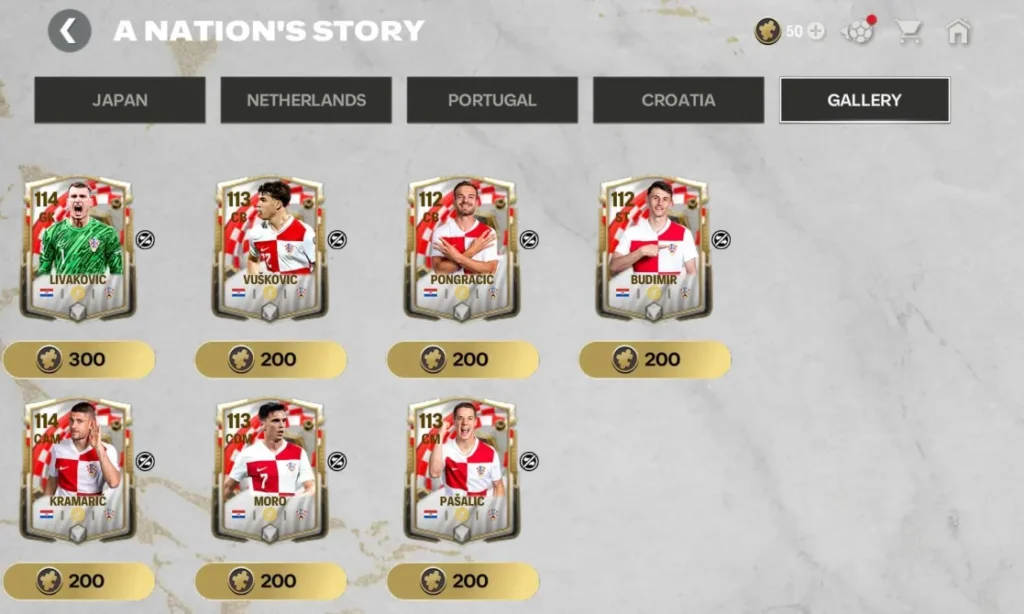The width and height of the screenshot is (1024, 614).
Task: Go back using the arrow button
Action: [x=69, y=31]
